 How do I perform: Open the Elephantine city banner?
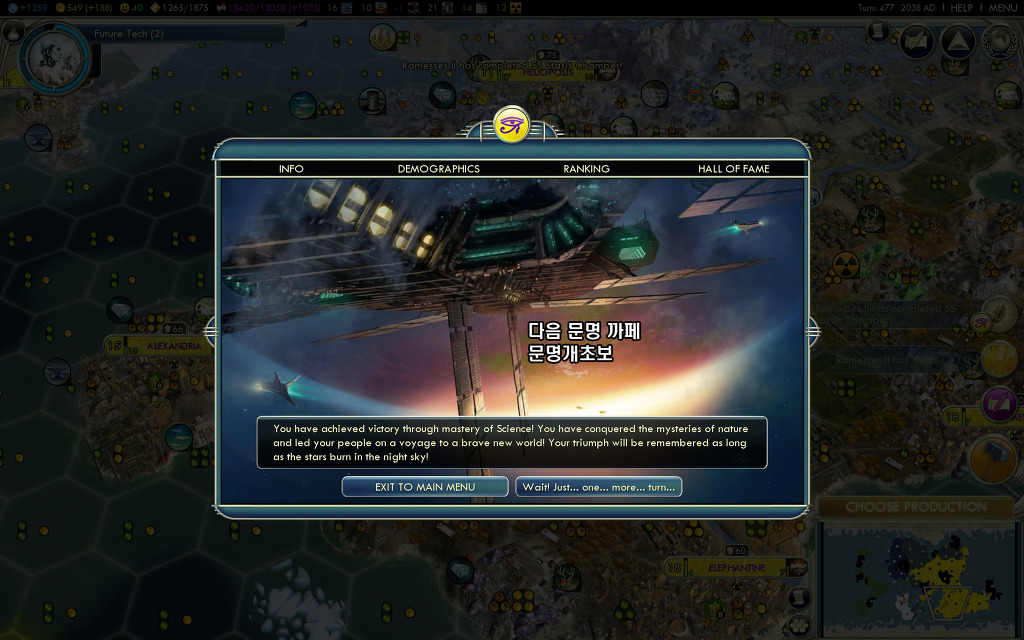click(737, 568)
